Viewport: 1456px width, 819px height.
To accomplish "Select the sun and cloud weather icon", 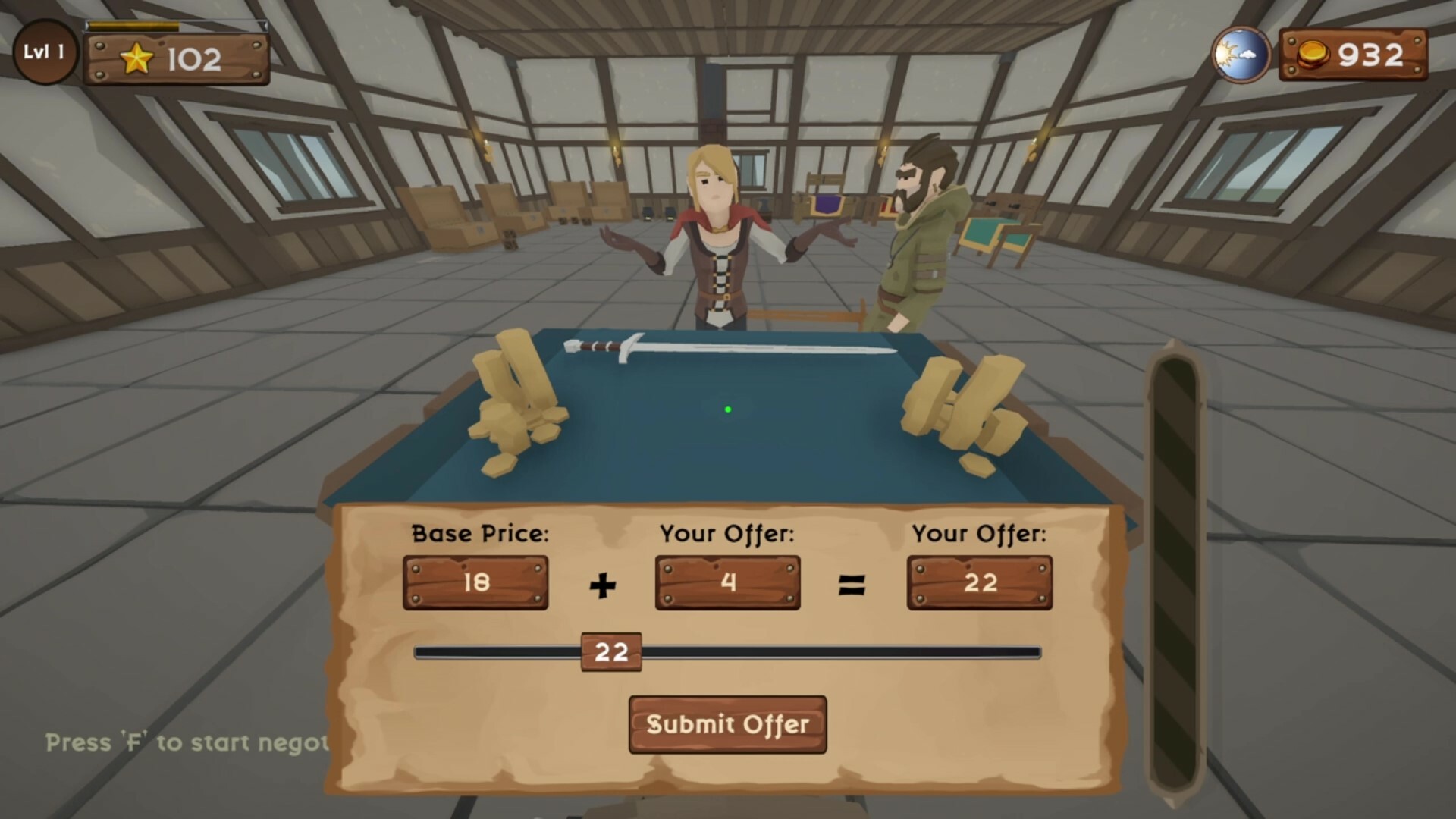I will pyautogui.click(x=1241, y=53).
